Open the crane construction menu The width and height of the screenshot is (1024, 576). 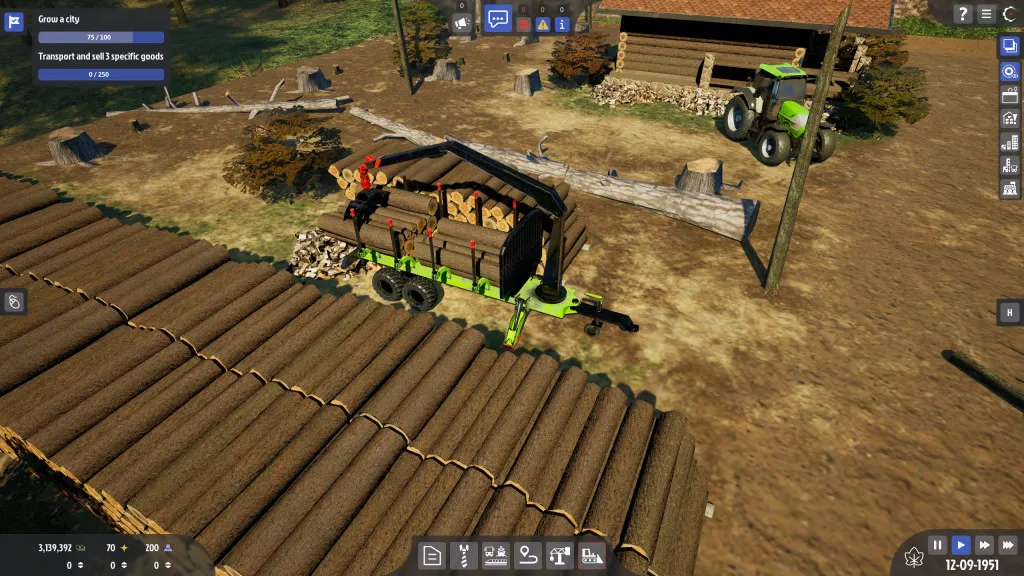click(x=559, y=556)
